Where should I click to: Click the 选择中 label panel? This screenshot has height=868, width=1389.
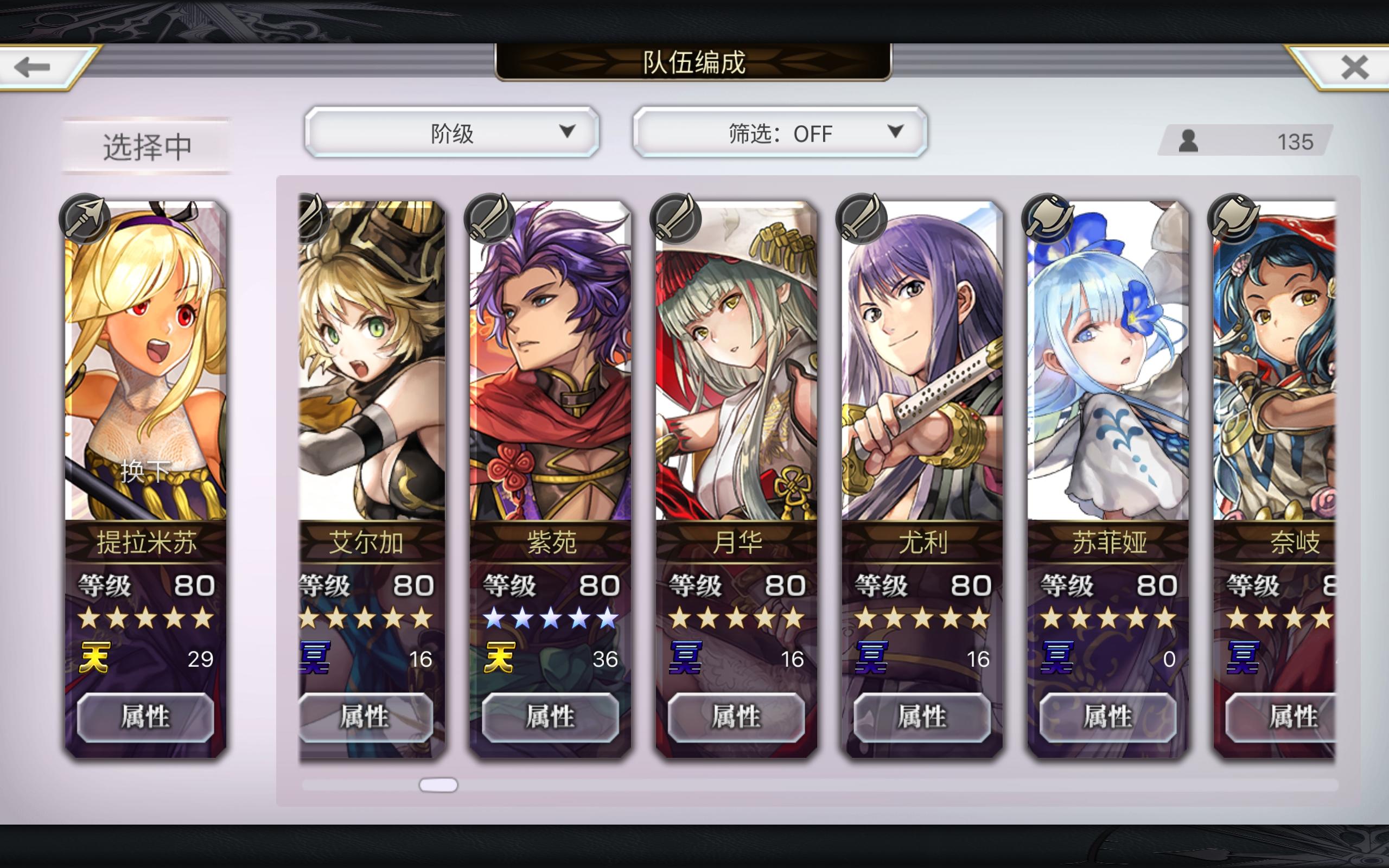click(147, 145)
